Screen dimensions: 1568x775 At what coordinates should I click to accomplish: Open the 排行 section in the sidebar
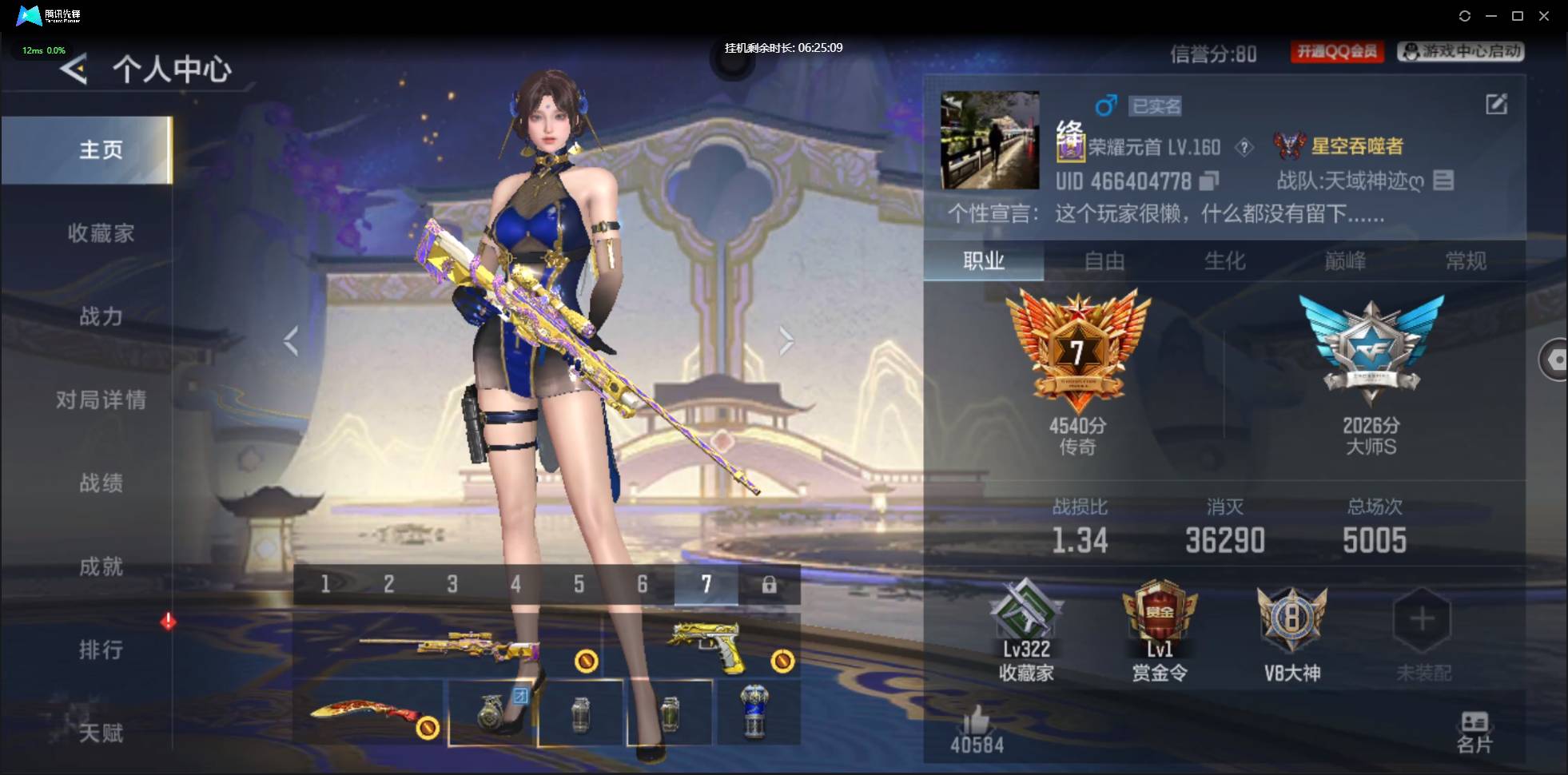pyautogui.click(x=101, y=650)
